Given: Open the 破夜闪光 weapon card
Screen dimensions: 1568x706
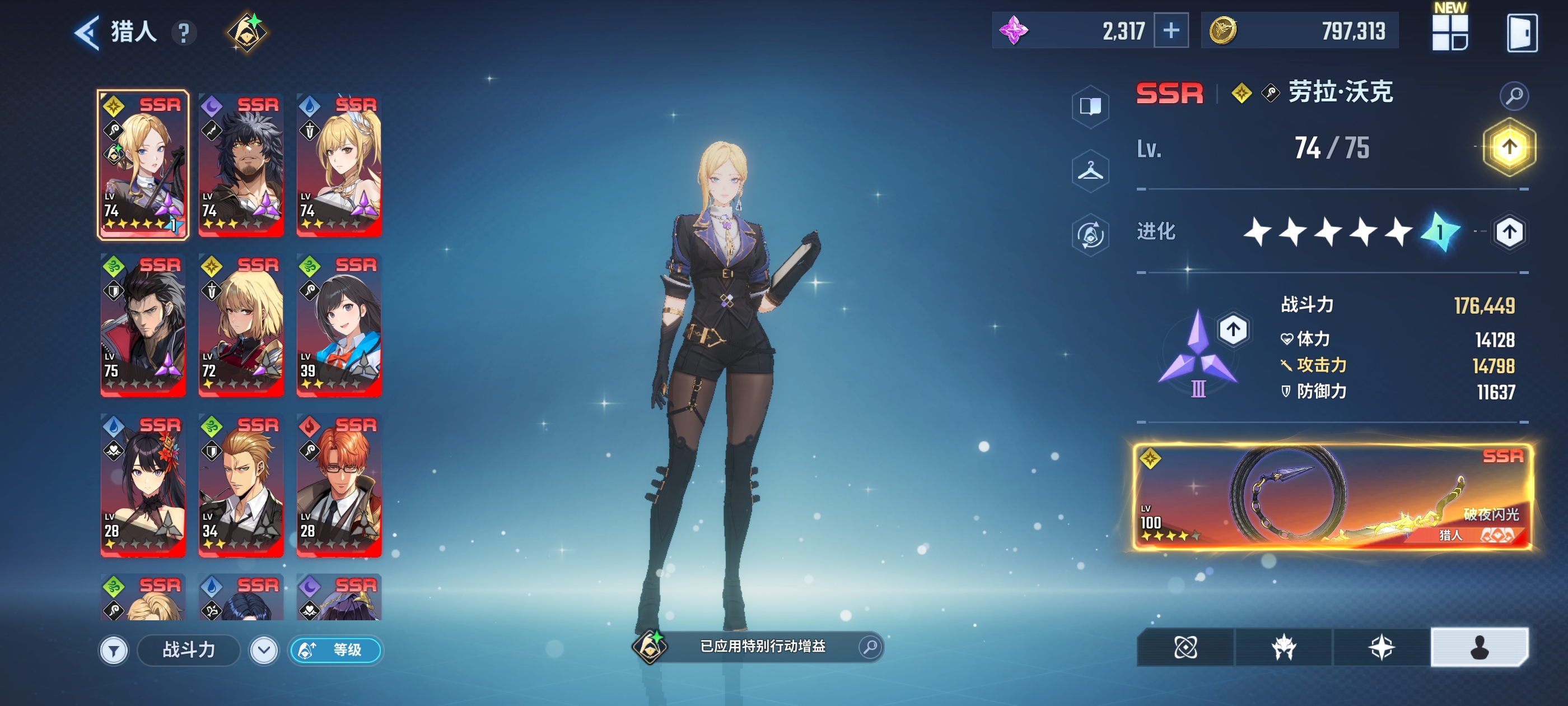Looking at the screenshot, I should (x=1332, y=496).
